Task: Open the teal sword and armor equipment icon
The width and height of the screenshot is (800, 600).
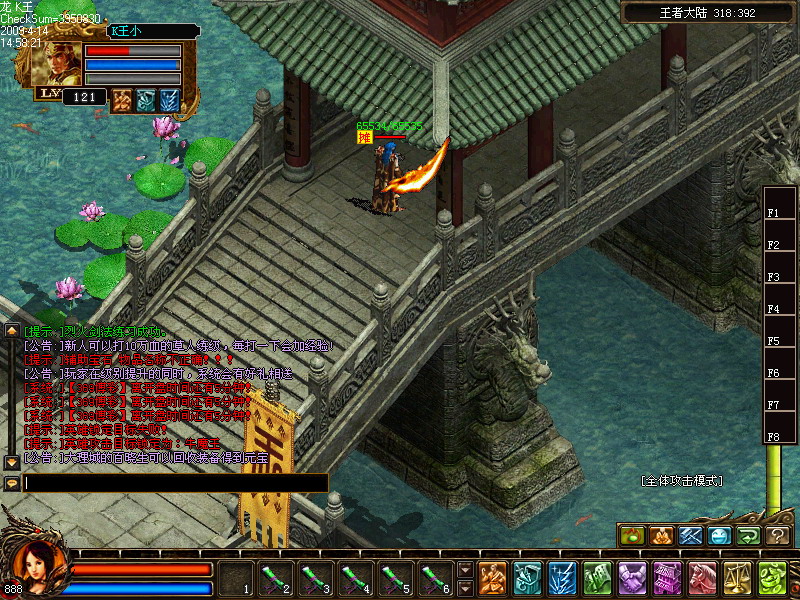Action: click(527, 578)
